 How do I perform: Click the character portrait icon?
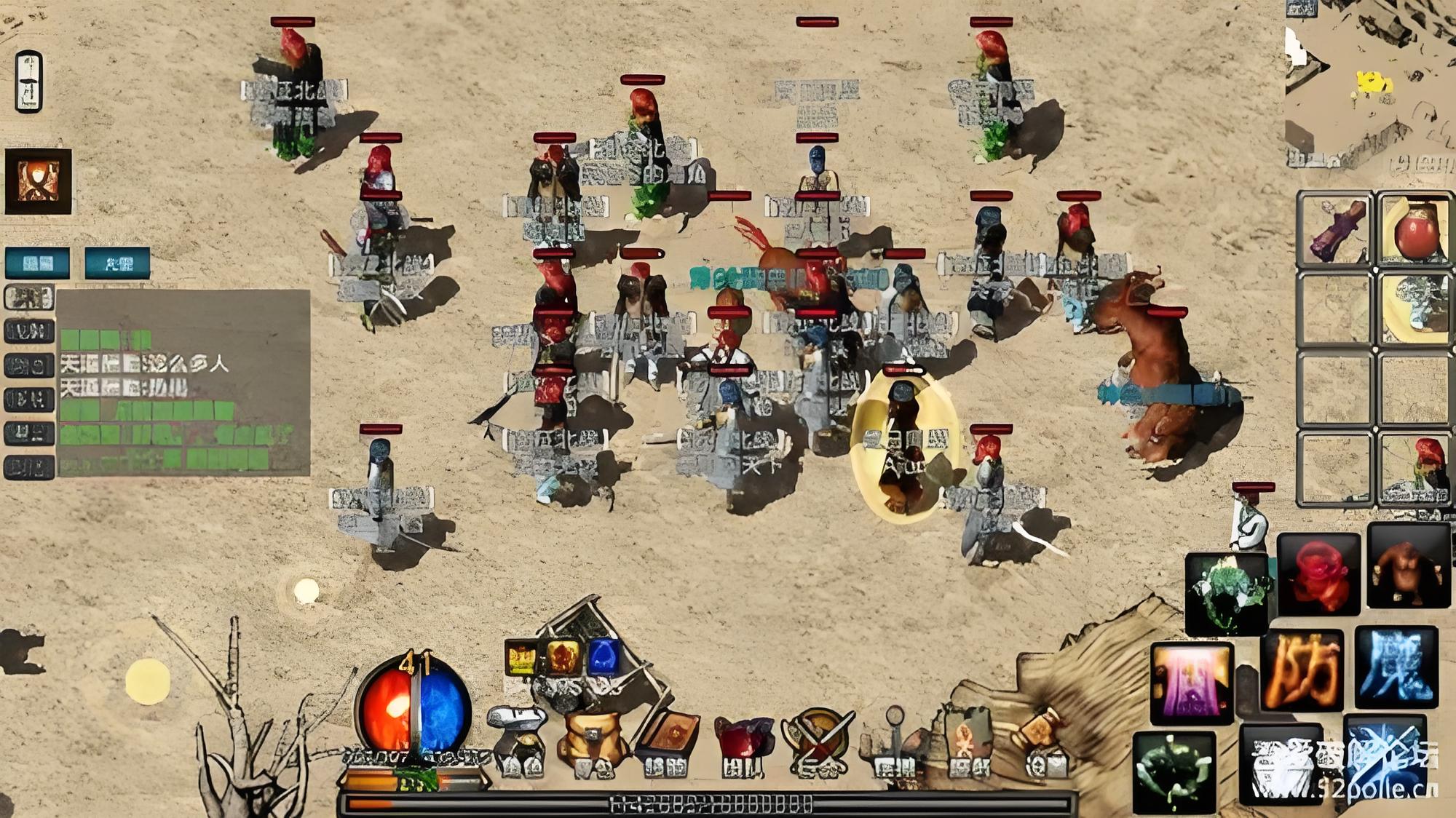click(x=39, y=181)
